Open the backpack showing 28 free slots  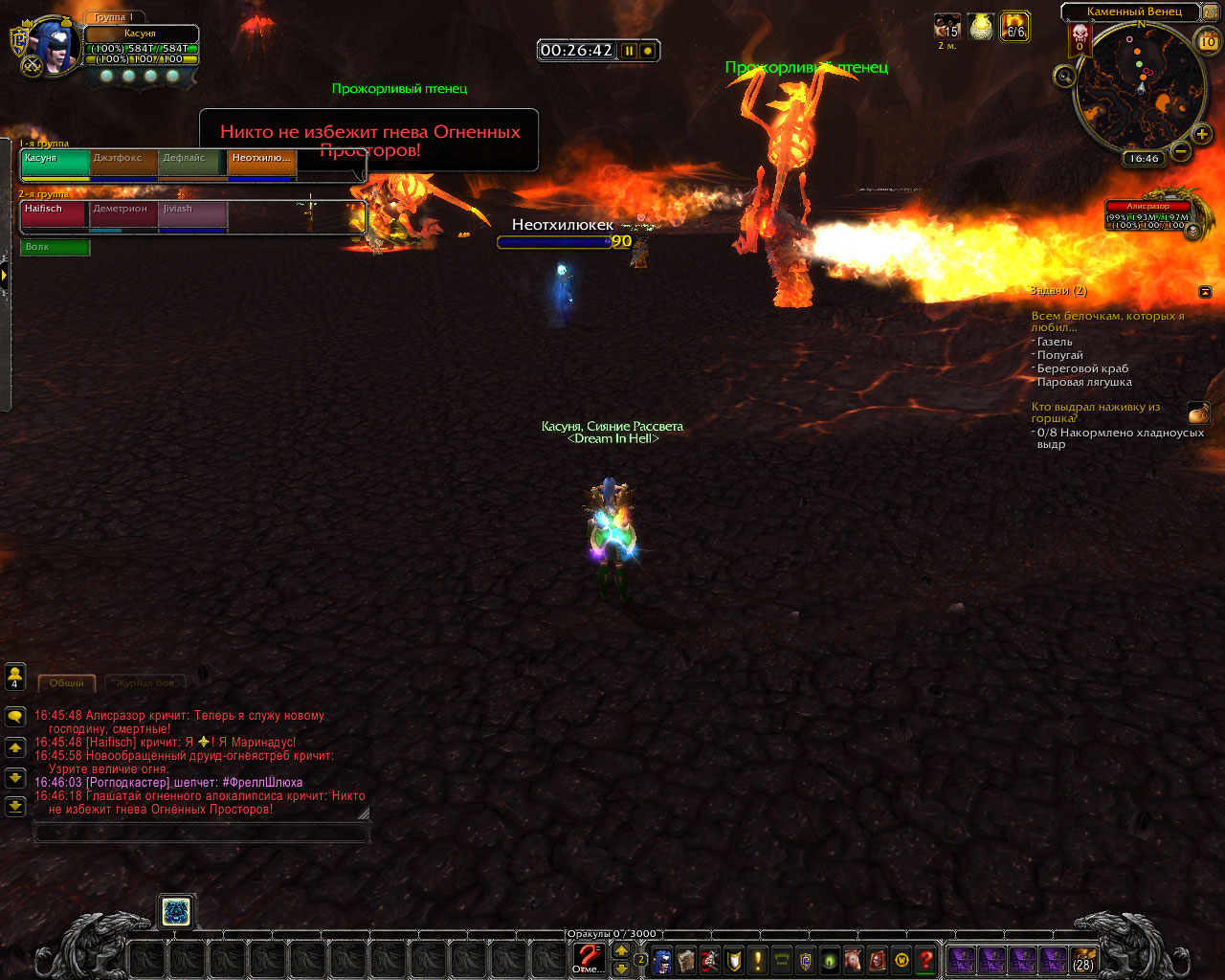1083,960
